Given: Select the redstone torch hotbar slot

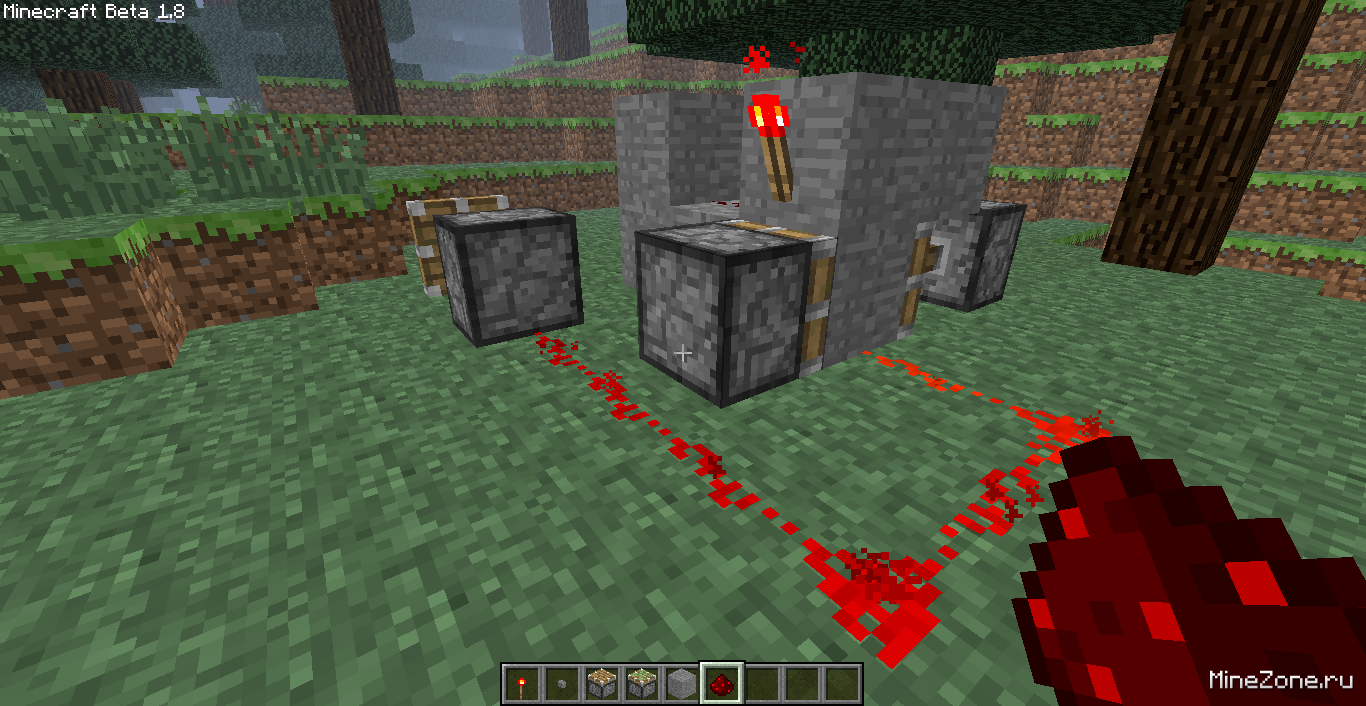Looking at the screenshot, I should tap(521, 685).
